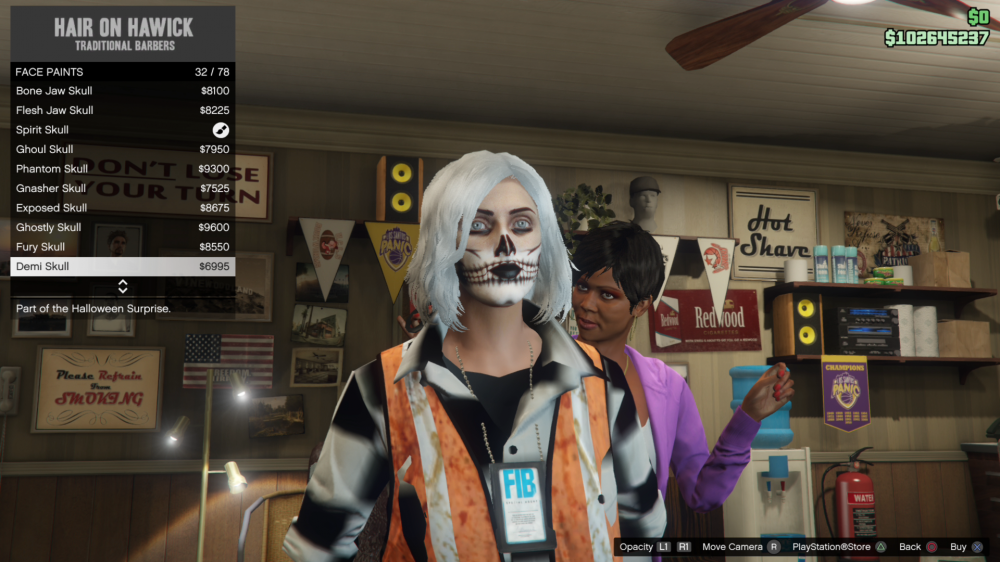Select the Bone Jaw Skull face paint
The width and height of the screenshot is (1000, 562).
coord(122,91)
